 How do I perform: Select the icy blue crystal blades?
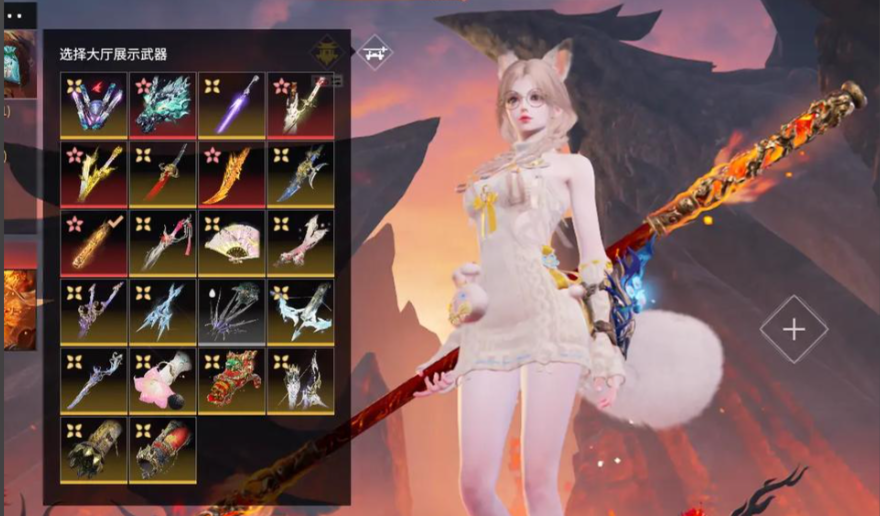(163, 311)
